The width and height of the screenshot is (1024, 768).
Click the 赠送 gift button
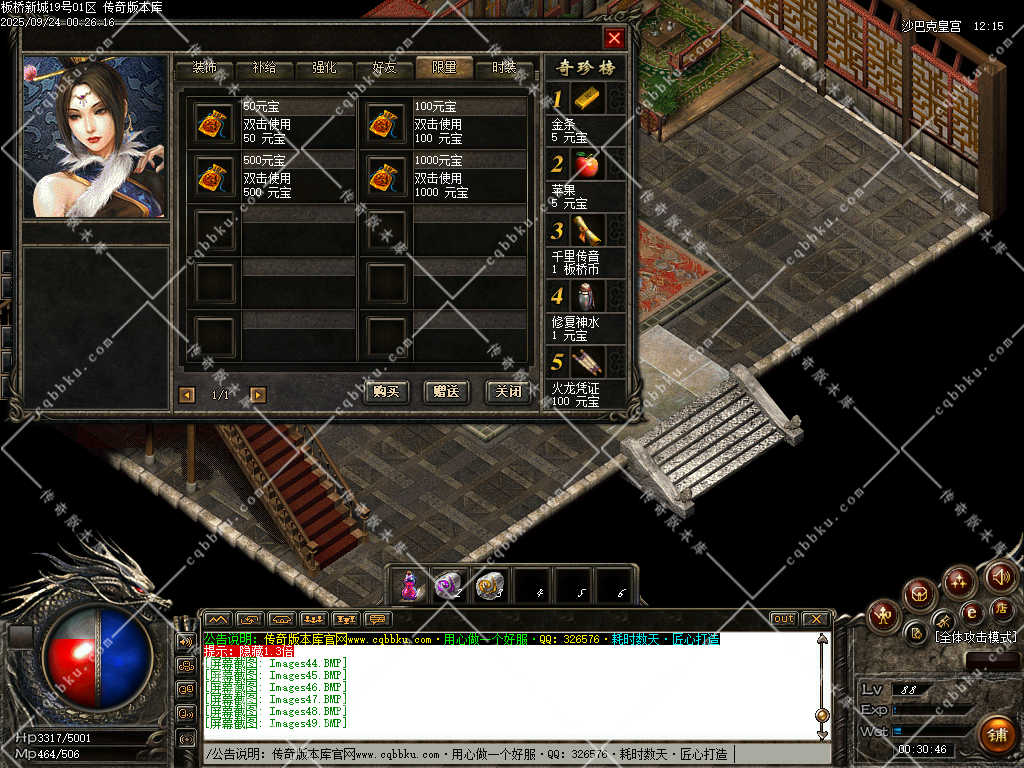[x=446, y=392]
